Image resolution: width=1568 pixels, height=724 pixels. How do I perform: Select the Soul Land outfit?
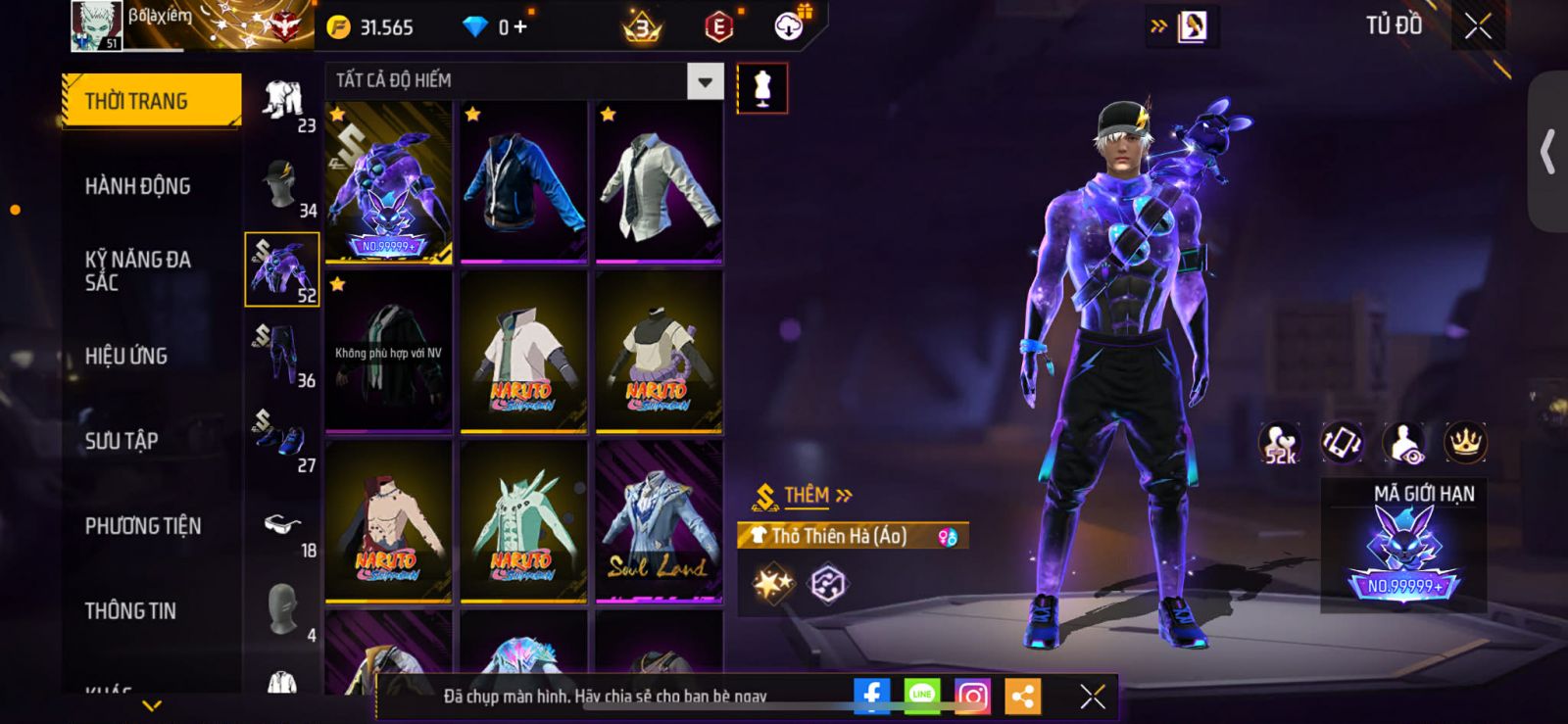(x=659, y=521)
